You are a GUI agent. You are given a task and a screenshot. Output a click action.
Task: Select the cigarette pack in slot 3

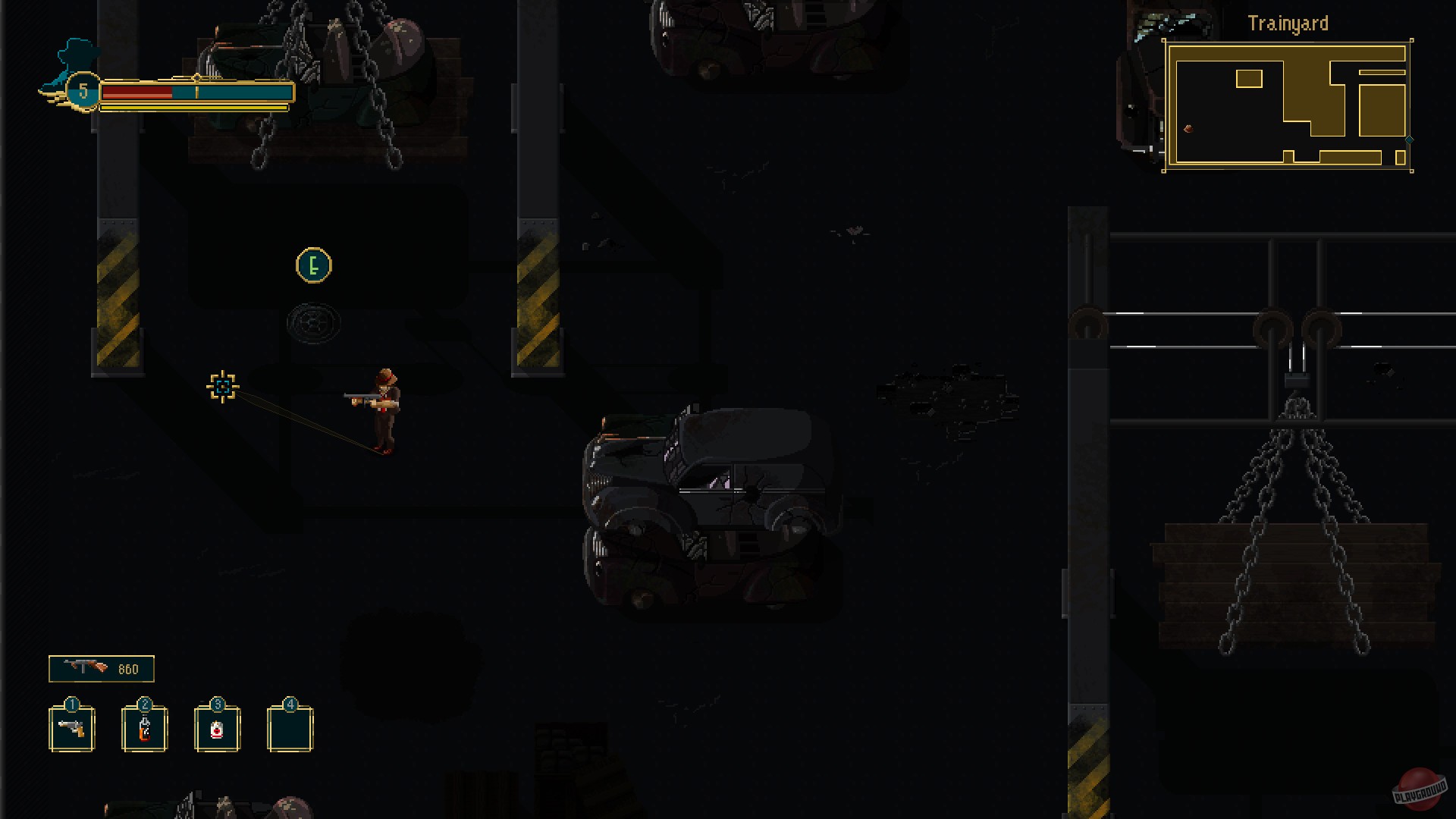[x=218, y=729]
